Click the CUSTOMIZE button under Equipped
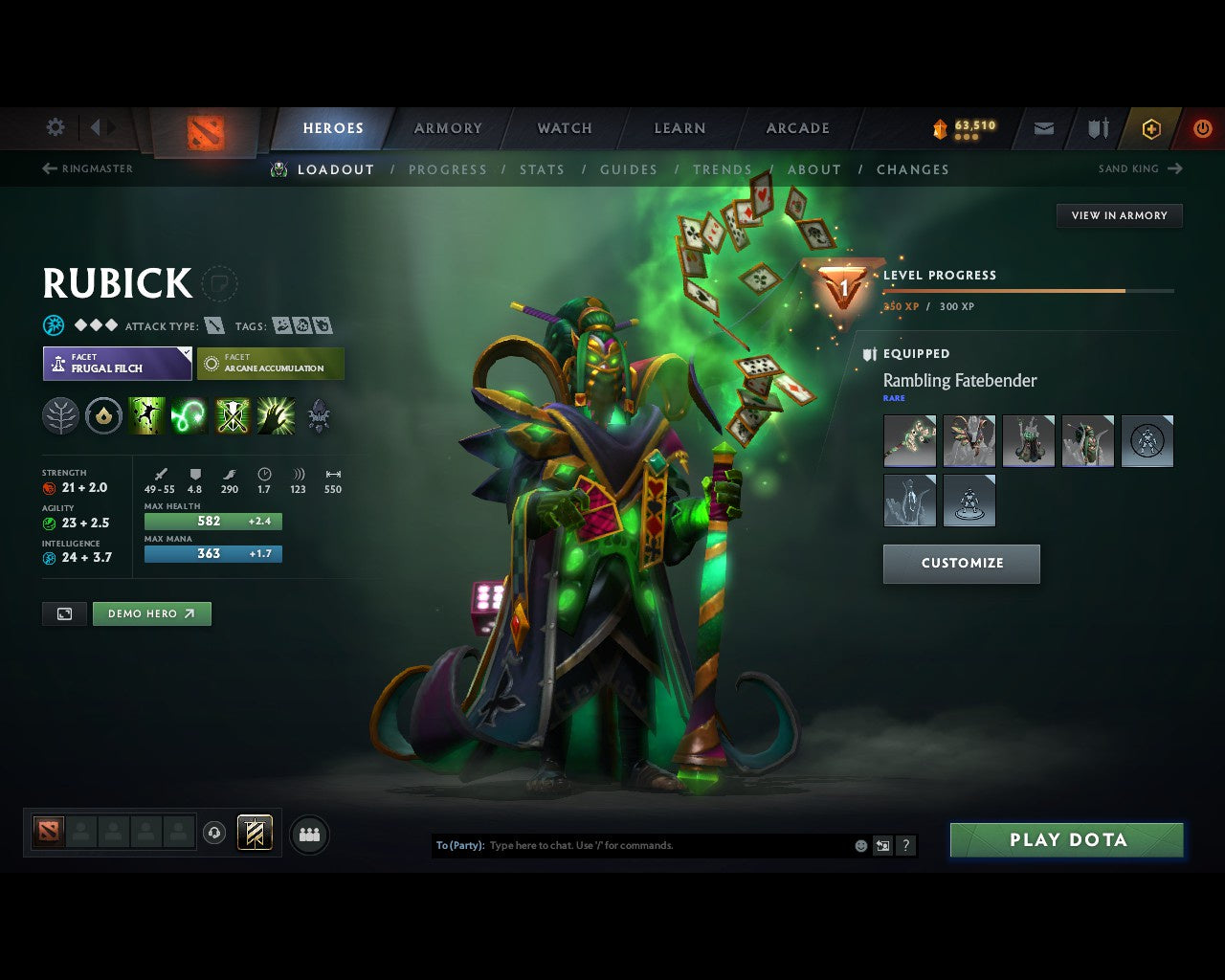1225x980 pixels. 961,564
